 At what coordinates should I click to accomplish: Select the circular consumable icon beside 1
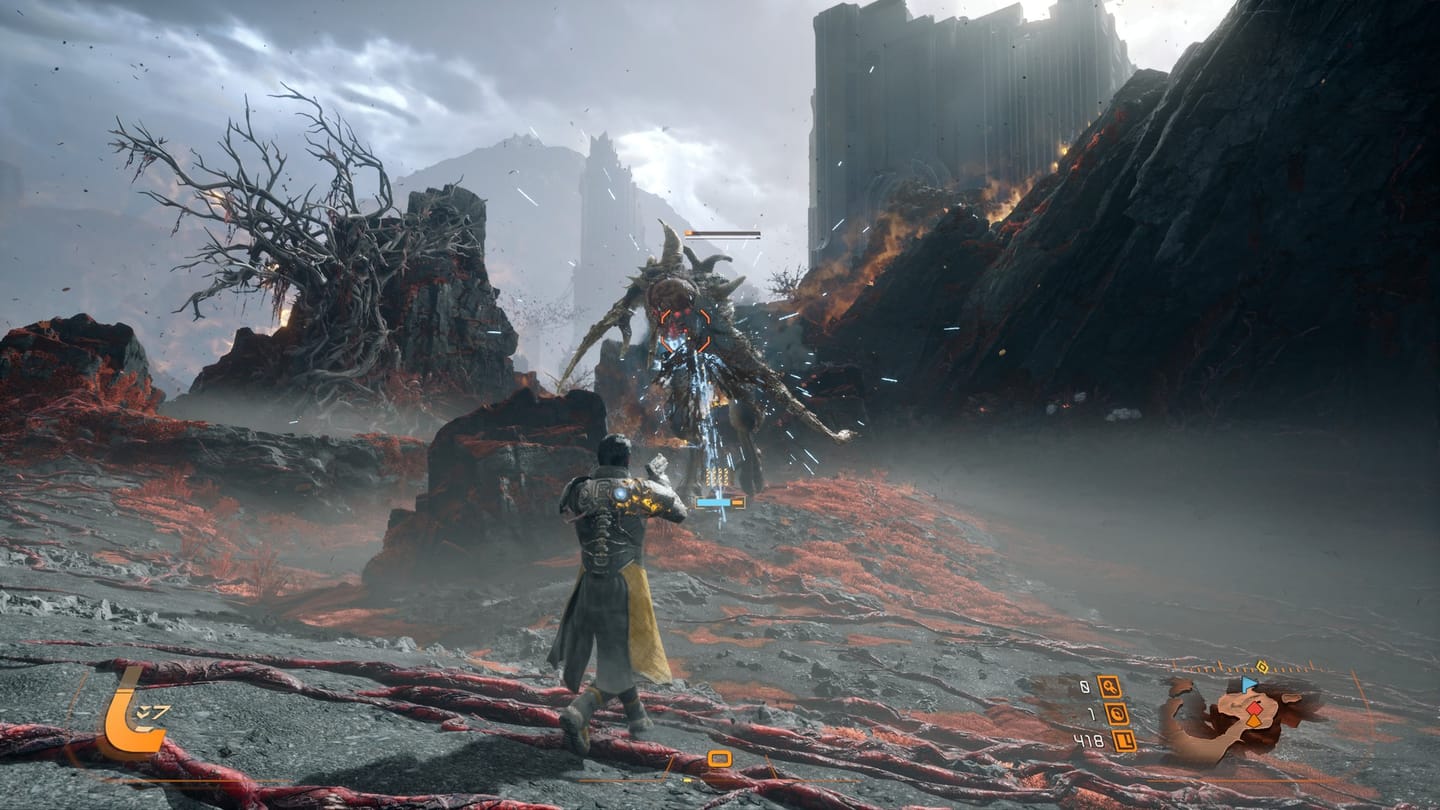click(1116, 714)
